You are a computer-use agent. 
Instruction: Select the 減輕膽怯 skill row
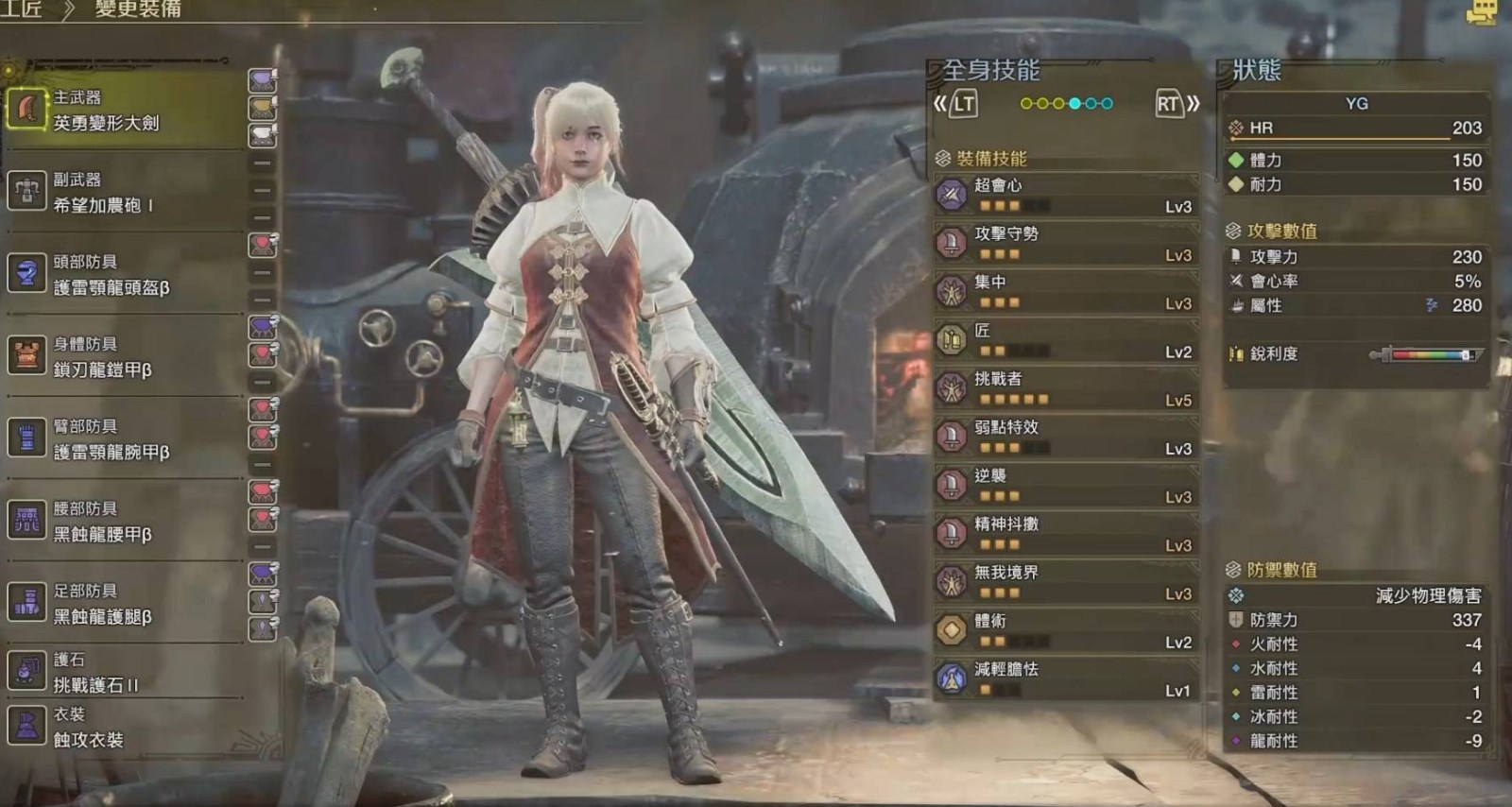click(1066, 678)
